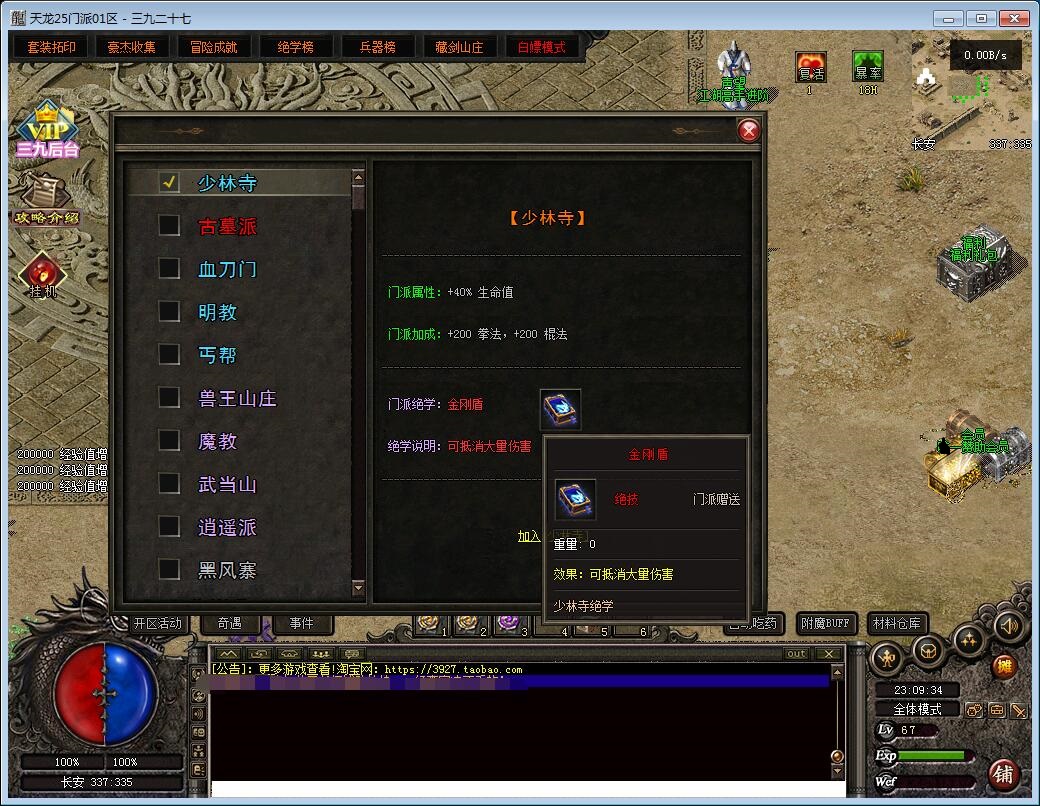Open the 攻略介绍 guide scroll

(x=44, y=195)
